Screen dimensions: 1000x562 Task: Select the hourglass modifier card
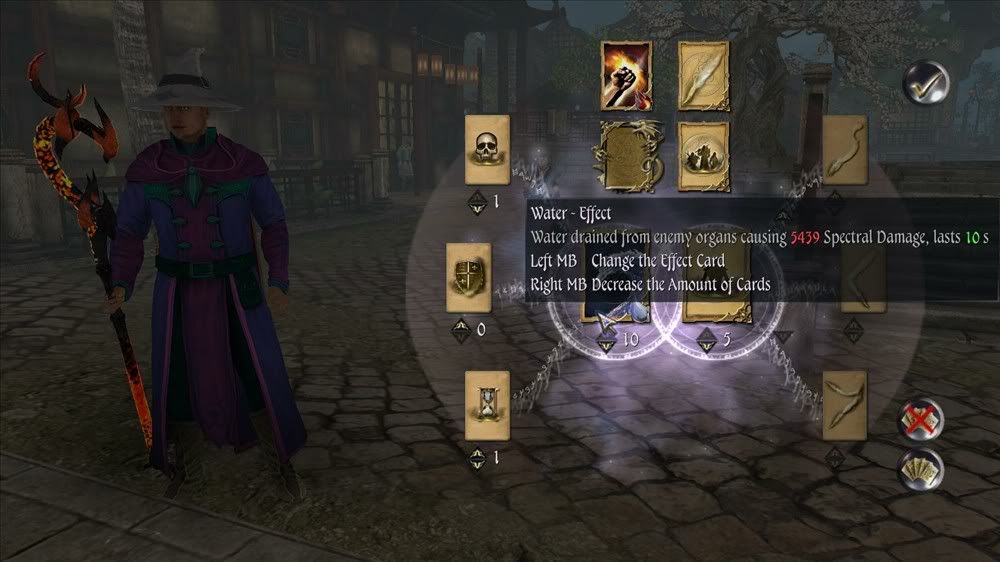488,405
